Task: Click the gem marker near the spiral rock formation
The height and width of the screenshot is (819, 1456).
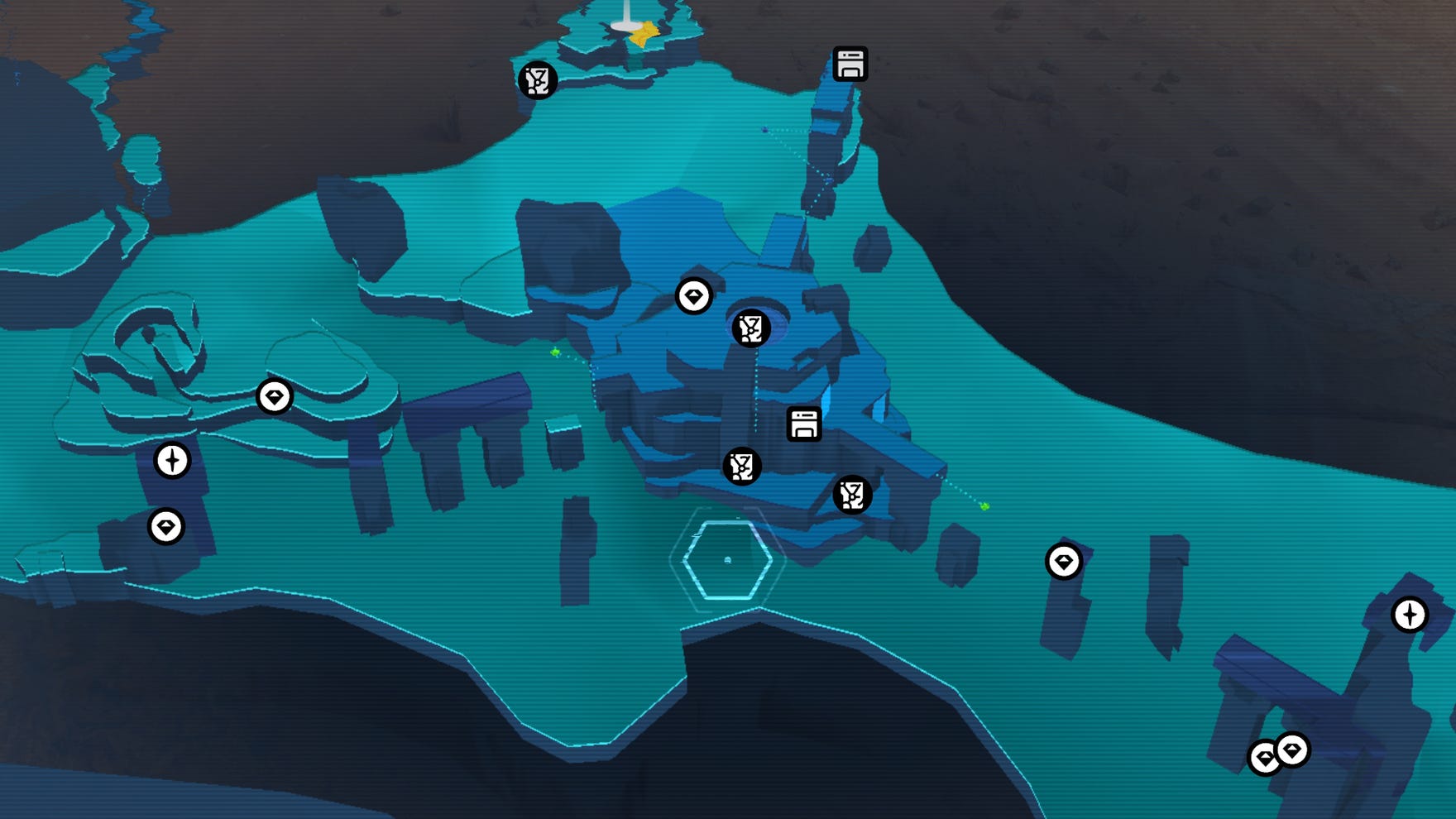Action: coord(276,396)
